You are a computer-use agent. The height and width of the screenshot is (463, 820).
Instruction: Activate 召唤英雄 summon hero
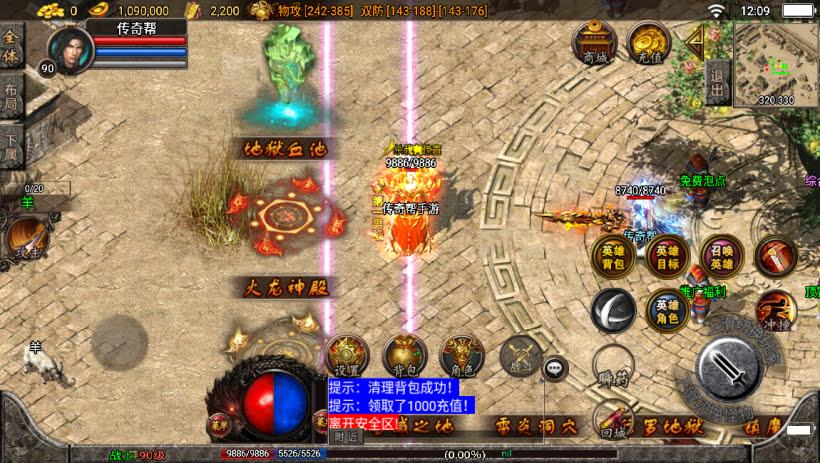721,256
